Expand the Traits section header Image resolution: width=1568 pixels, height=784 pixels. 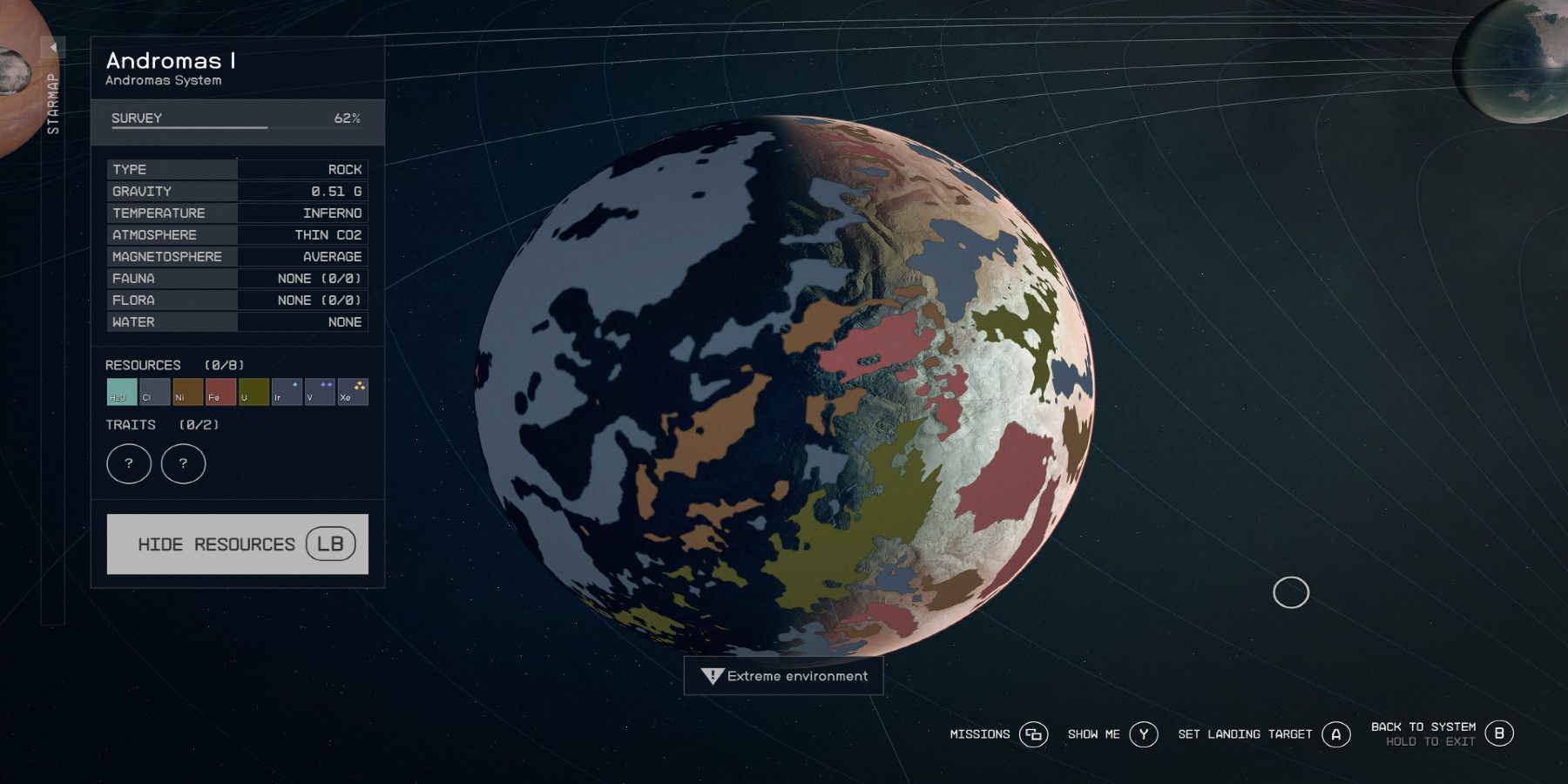pos(129,425)
